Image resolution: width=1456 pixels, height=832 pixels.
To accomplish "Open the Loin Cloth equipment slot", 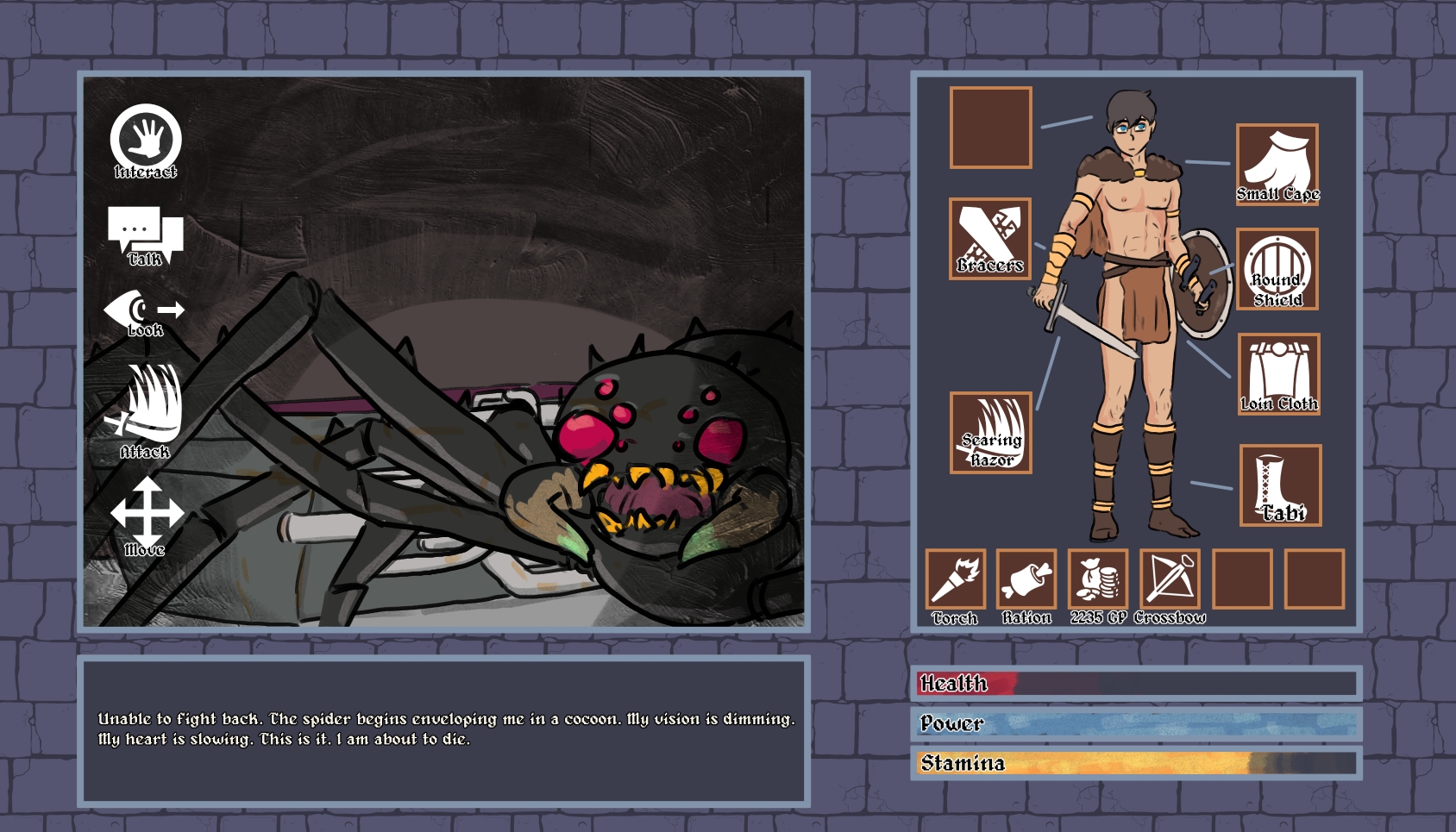I will point(1278,373).
